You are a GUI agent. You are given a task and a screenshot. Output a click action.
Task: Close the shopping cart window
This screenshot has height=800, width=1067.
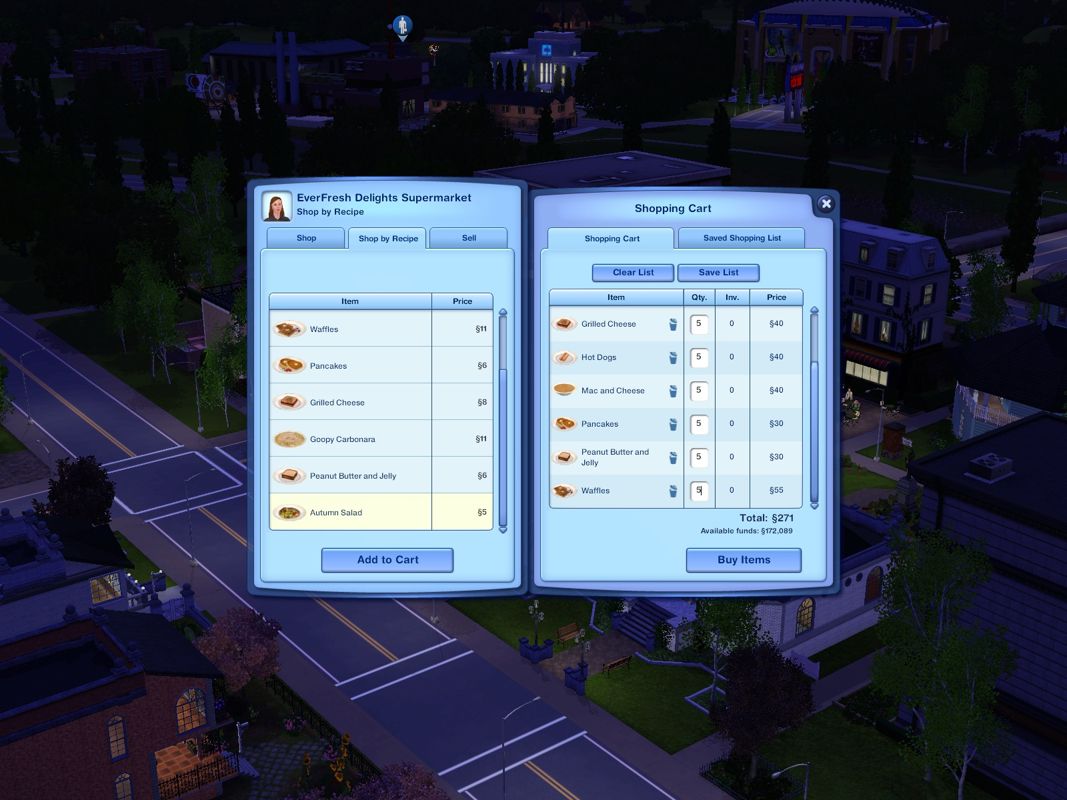pyautogui.click(x=825, y=204)
